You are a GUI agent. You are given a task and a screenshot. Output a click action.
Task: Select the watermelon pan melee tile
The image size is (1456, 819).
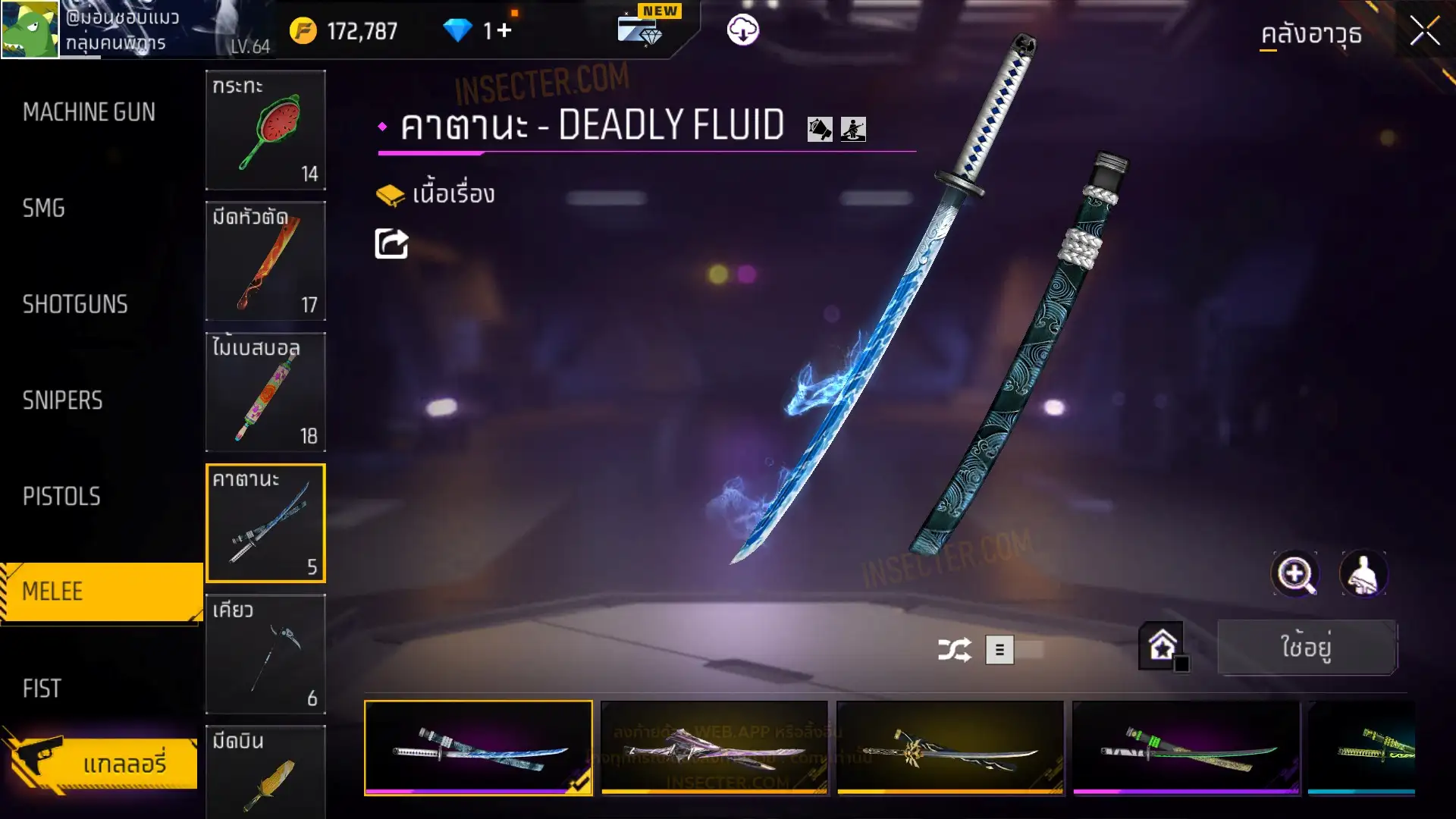coord(265,130)
